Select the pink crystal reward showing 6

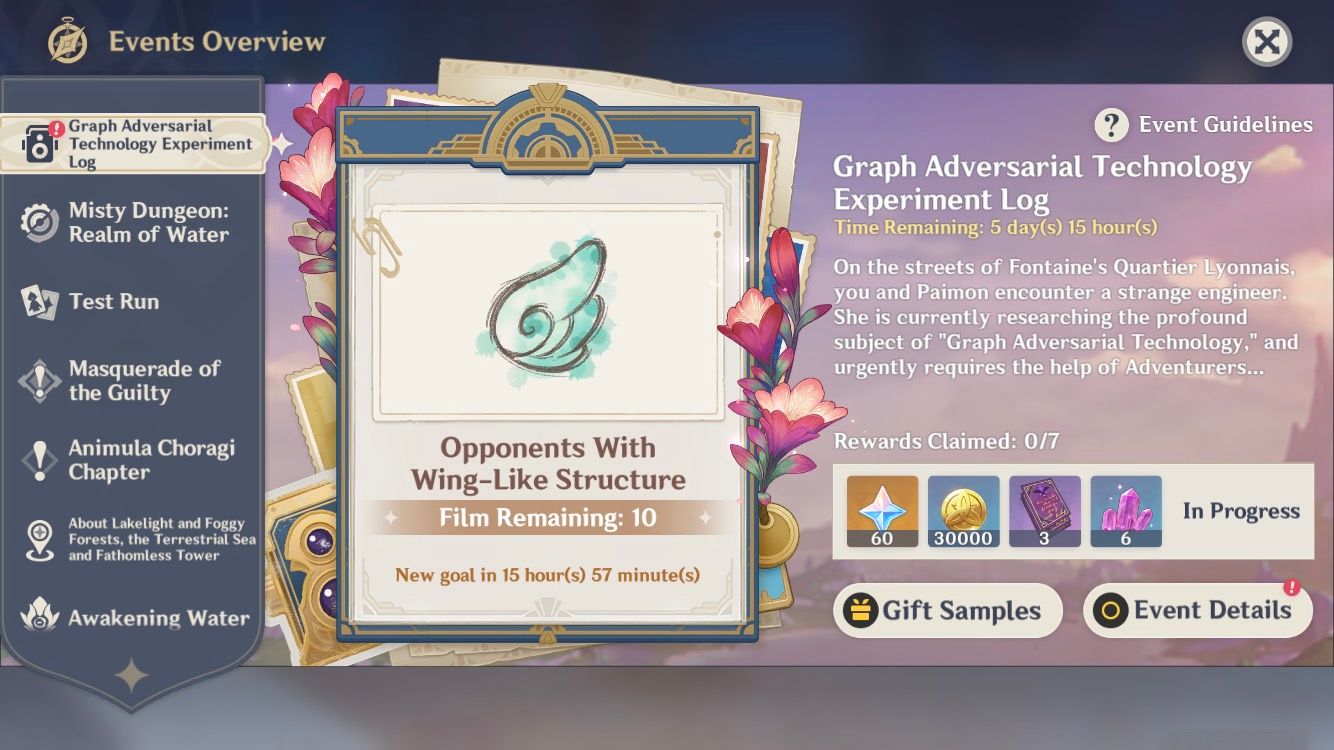click(x=1126, y=511)
